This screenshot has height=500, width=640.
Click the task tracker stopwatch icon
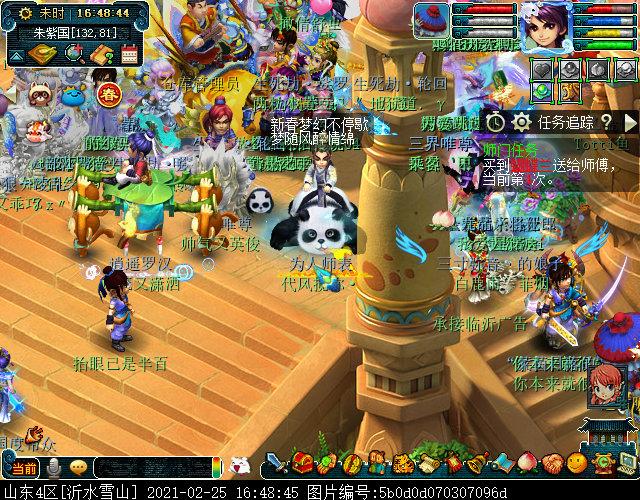coord(497,122)
